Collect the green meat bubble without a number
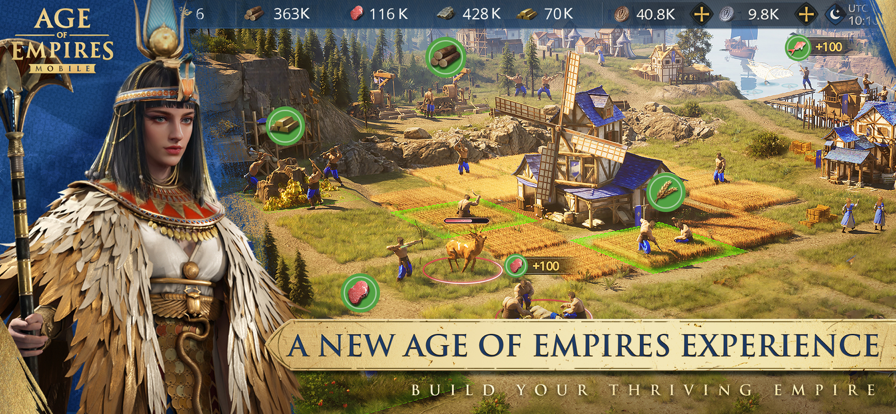The height and width of the screenshot is (414, 896). [x=358, y=293]
